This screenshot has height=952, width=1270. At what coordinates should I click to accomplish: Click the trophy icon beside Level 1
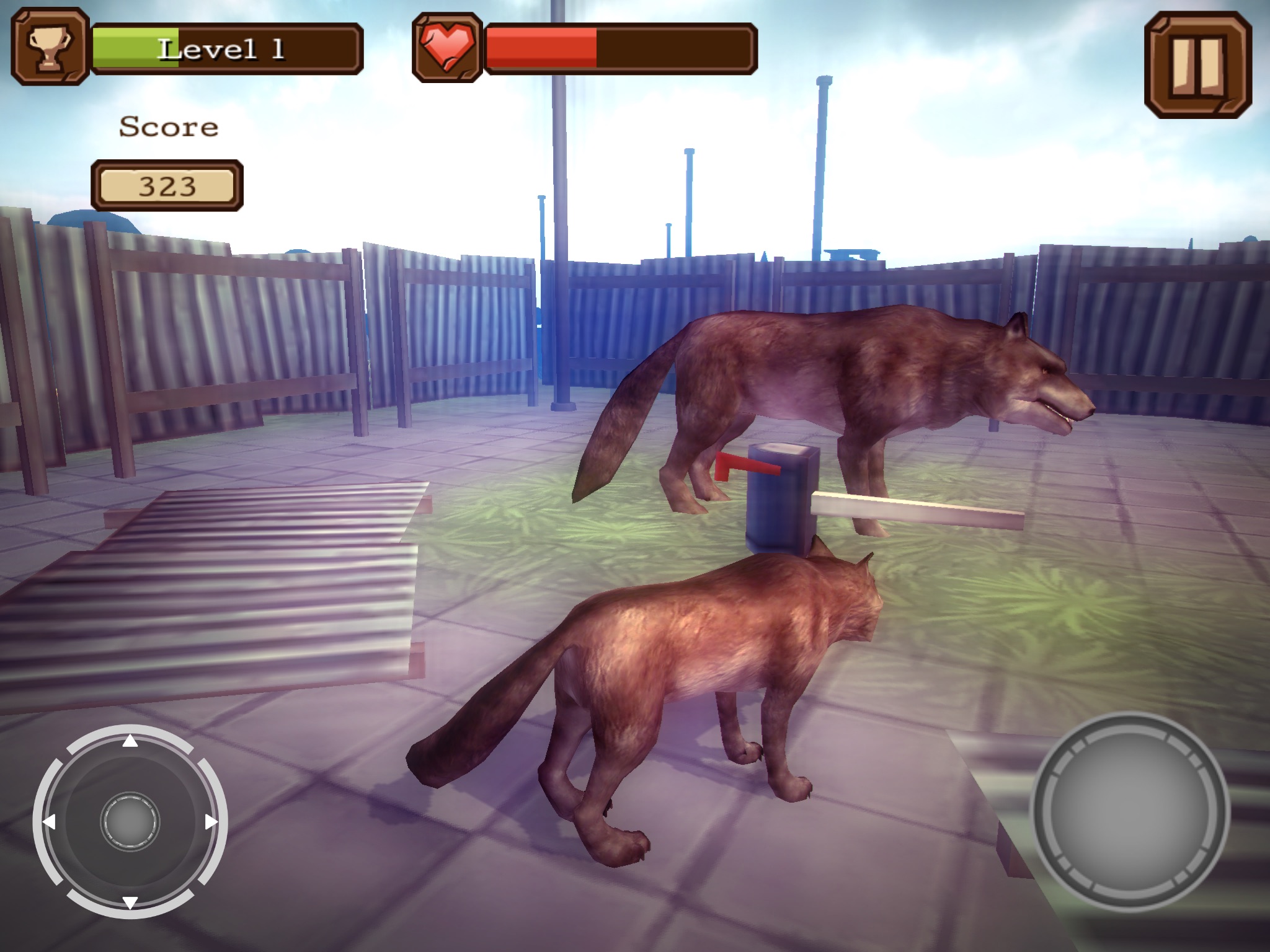click(x=50, y=47)
